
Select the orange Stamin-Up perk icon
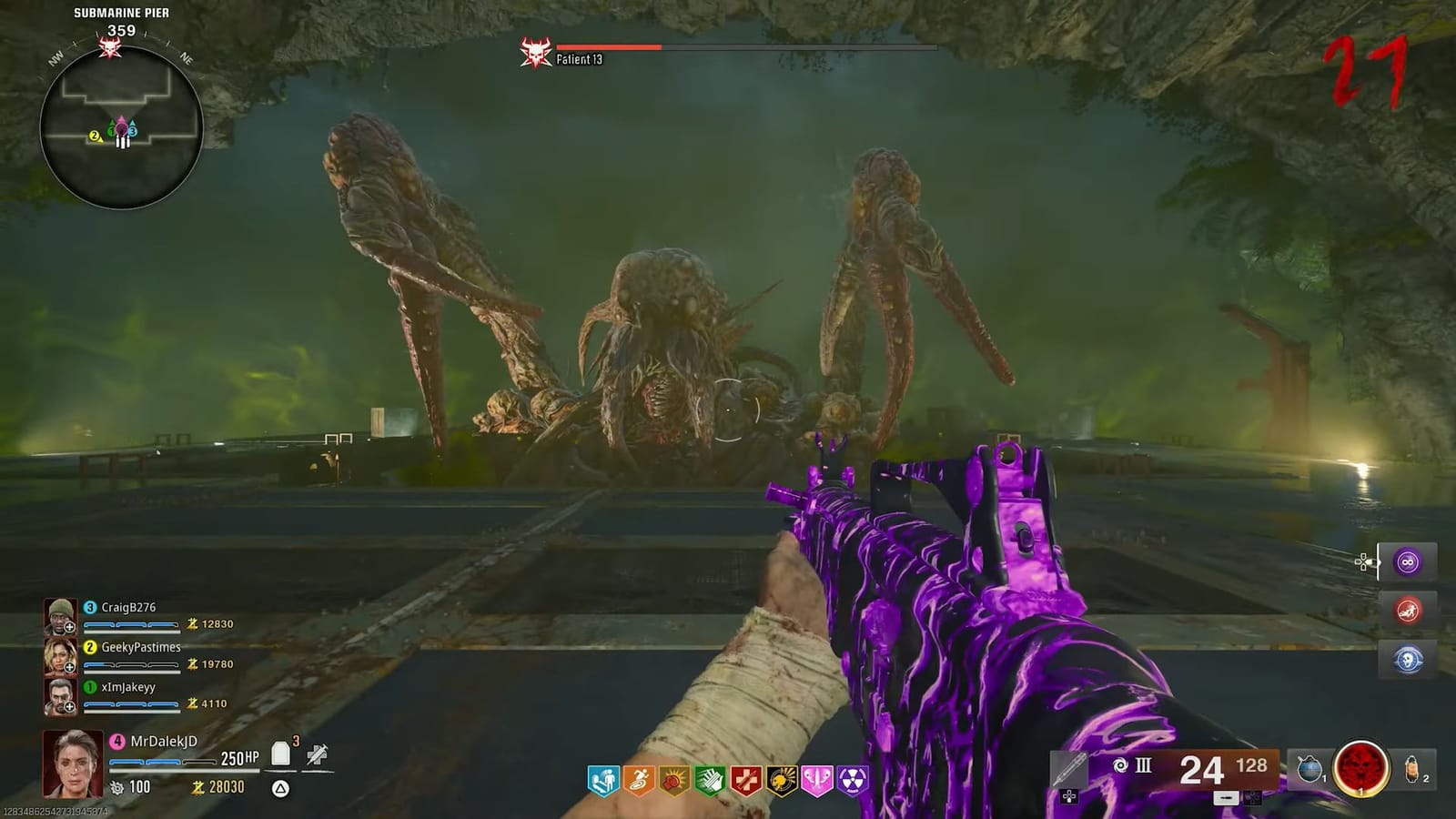click(x=637, y=778)
